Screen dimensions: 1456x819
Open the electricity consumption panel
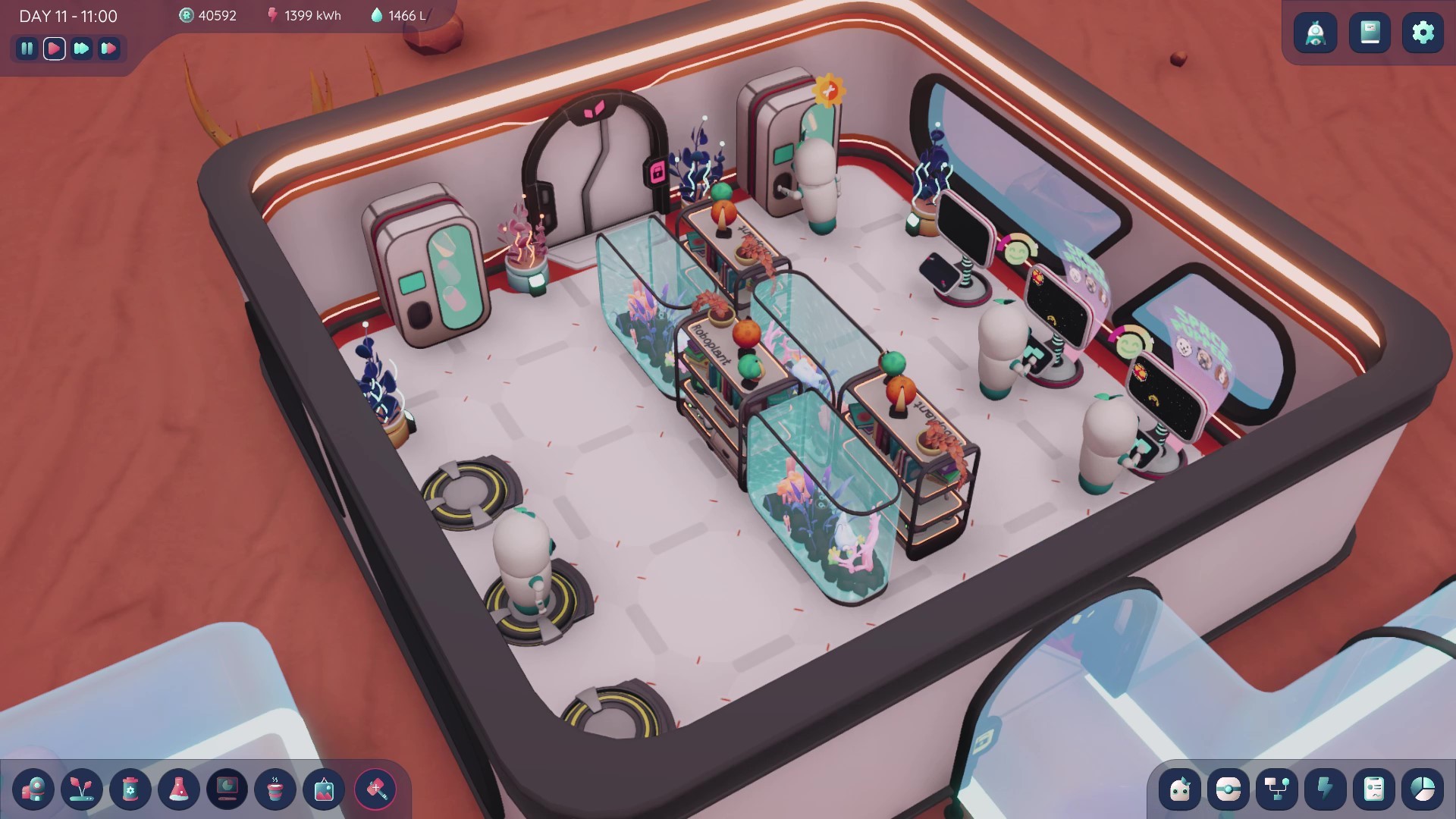[x=1324, y=789]
